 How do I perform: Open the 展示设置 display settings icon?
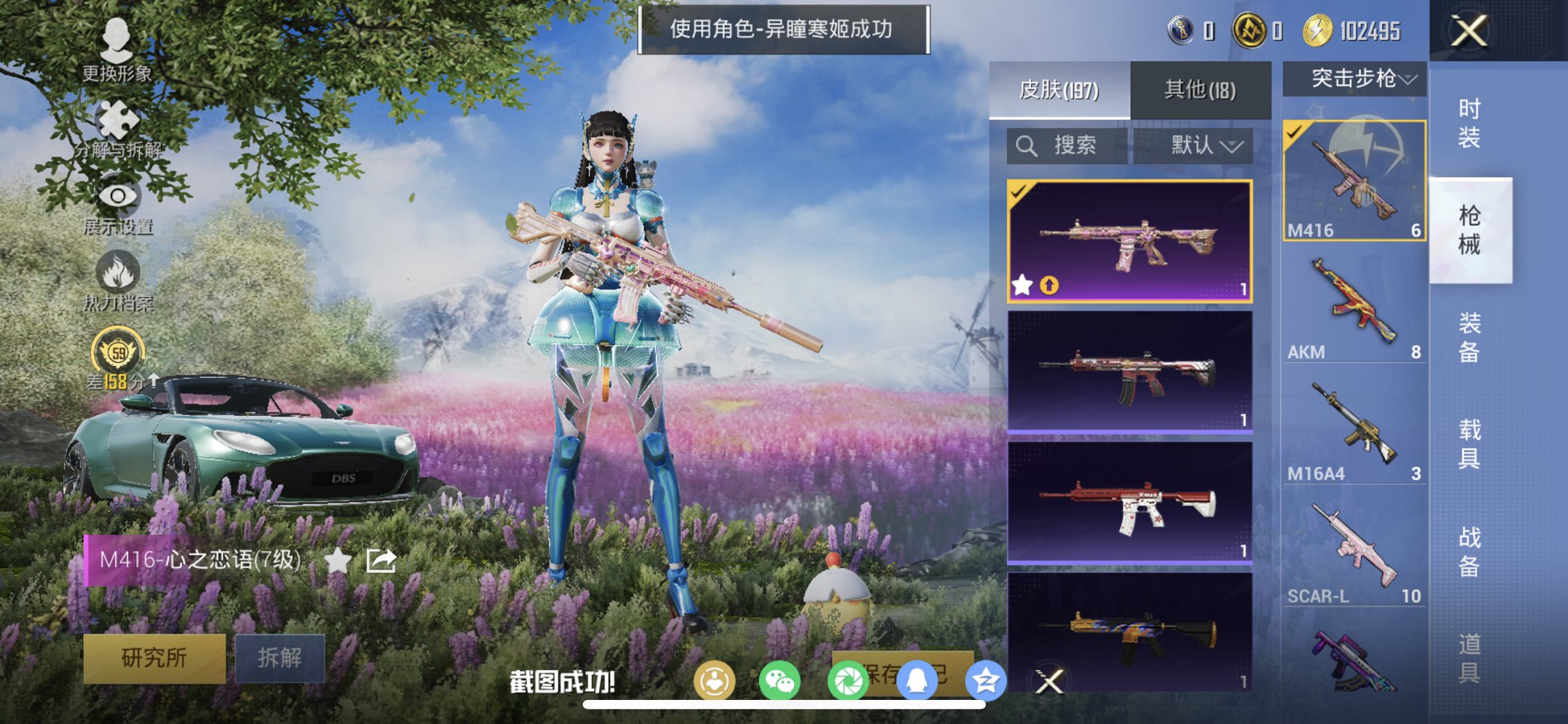117,197
